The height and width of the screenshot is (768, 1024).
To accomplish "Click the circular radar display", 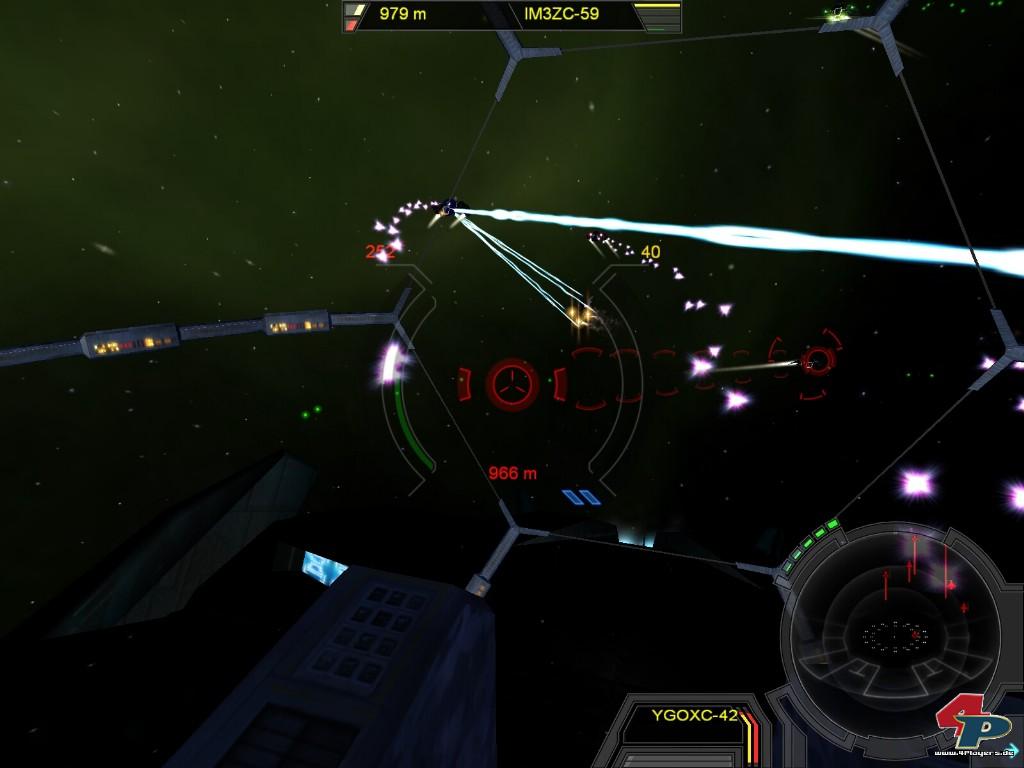I will click(x=890, y=628).
